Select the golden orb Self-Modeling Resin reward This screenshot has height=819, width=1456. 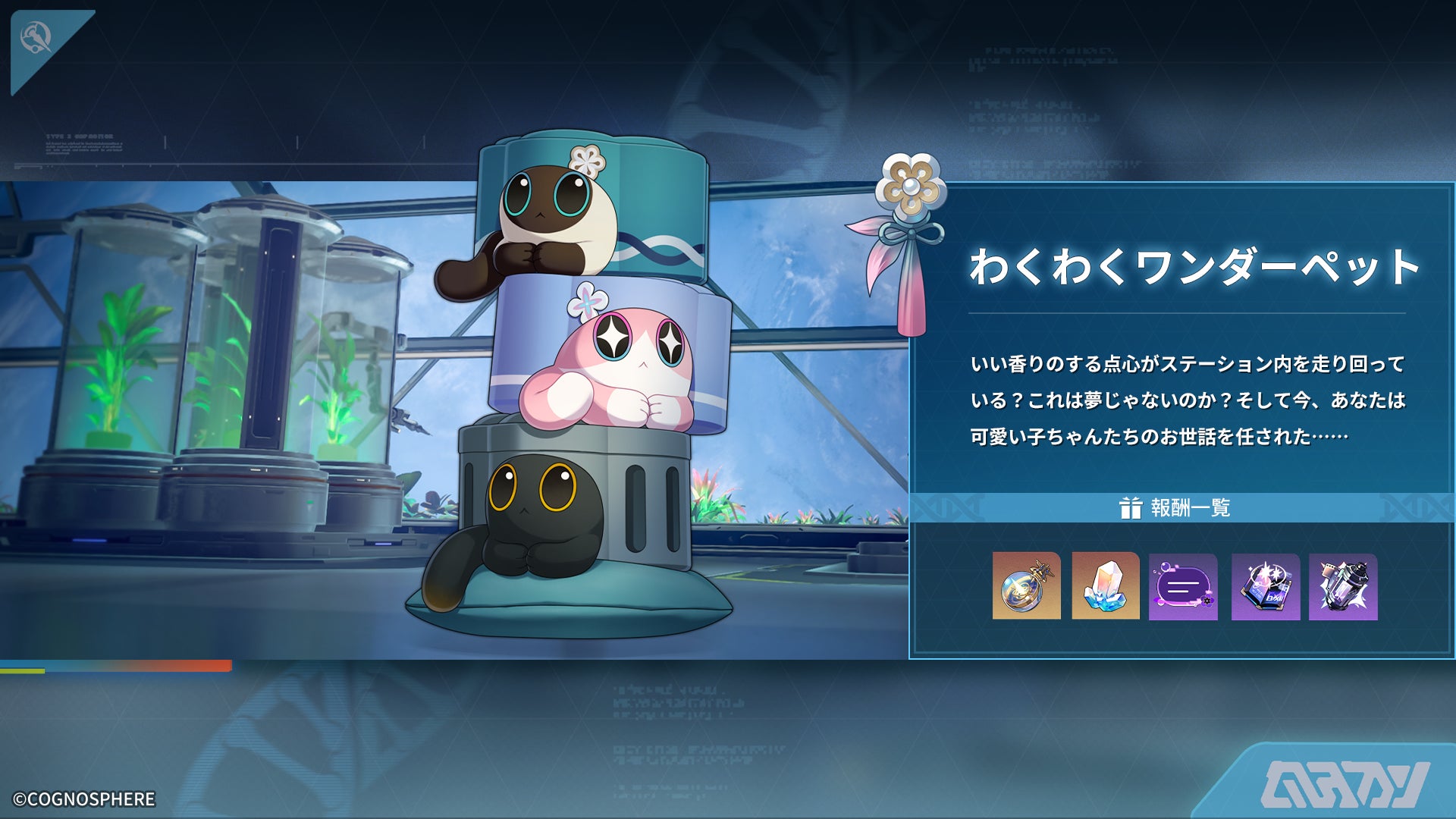coord(1026,586)
